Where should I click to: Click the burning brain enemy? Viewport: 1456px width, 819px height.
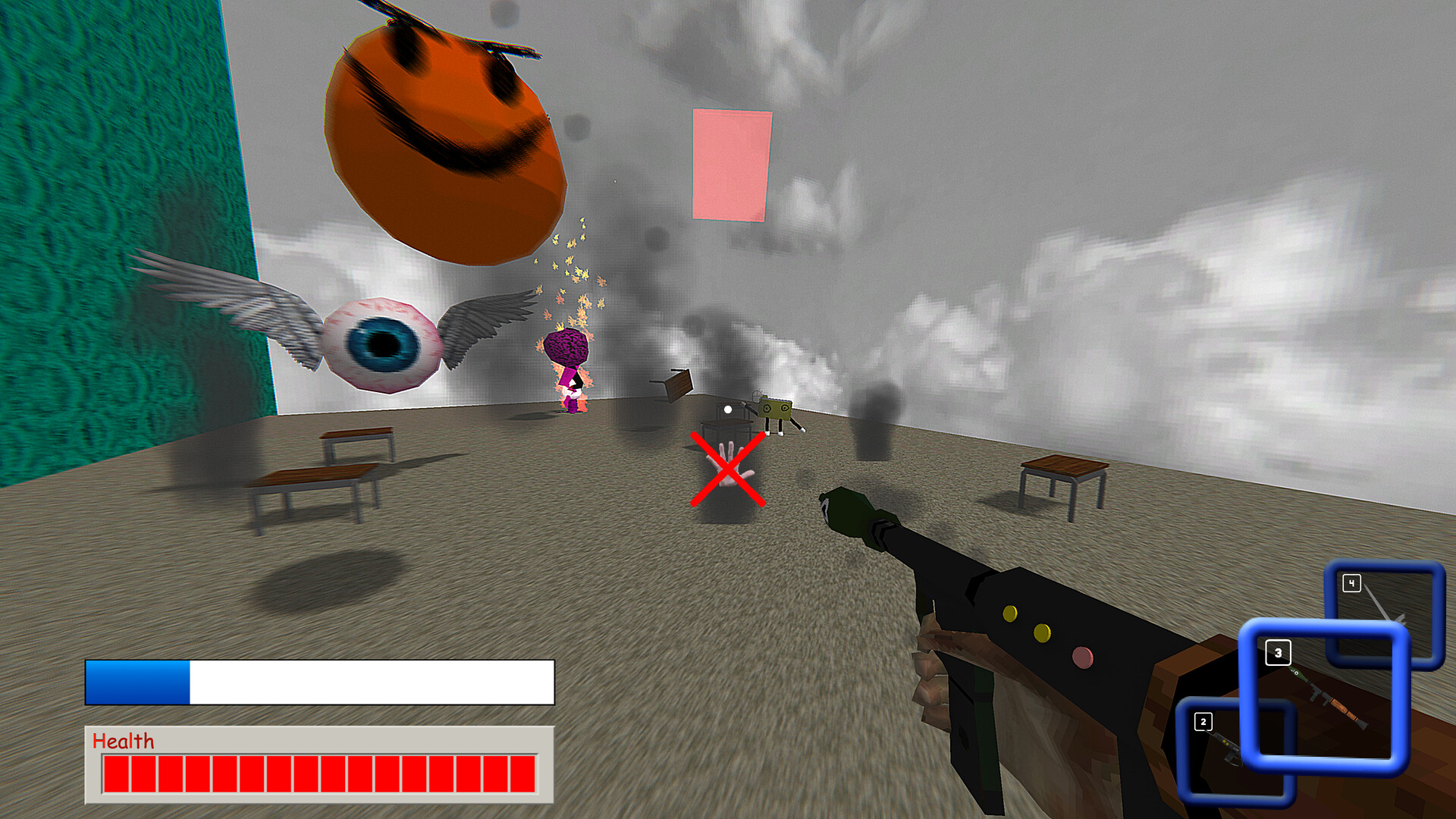pyautogui.click(x=569, y=356)
